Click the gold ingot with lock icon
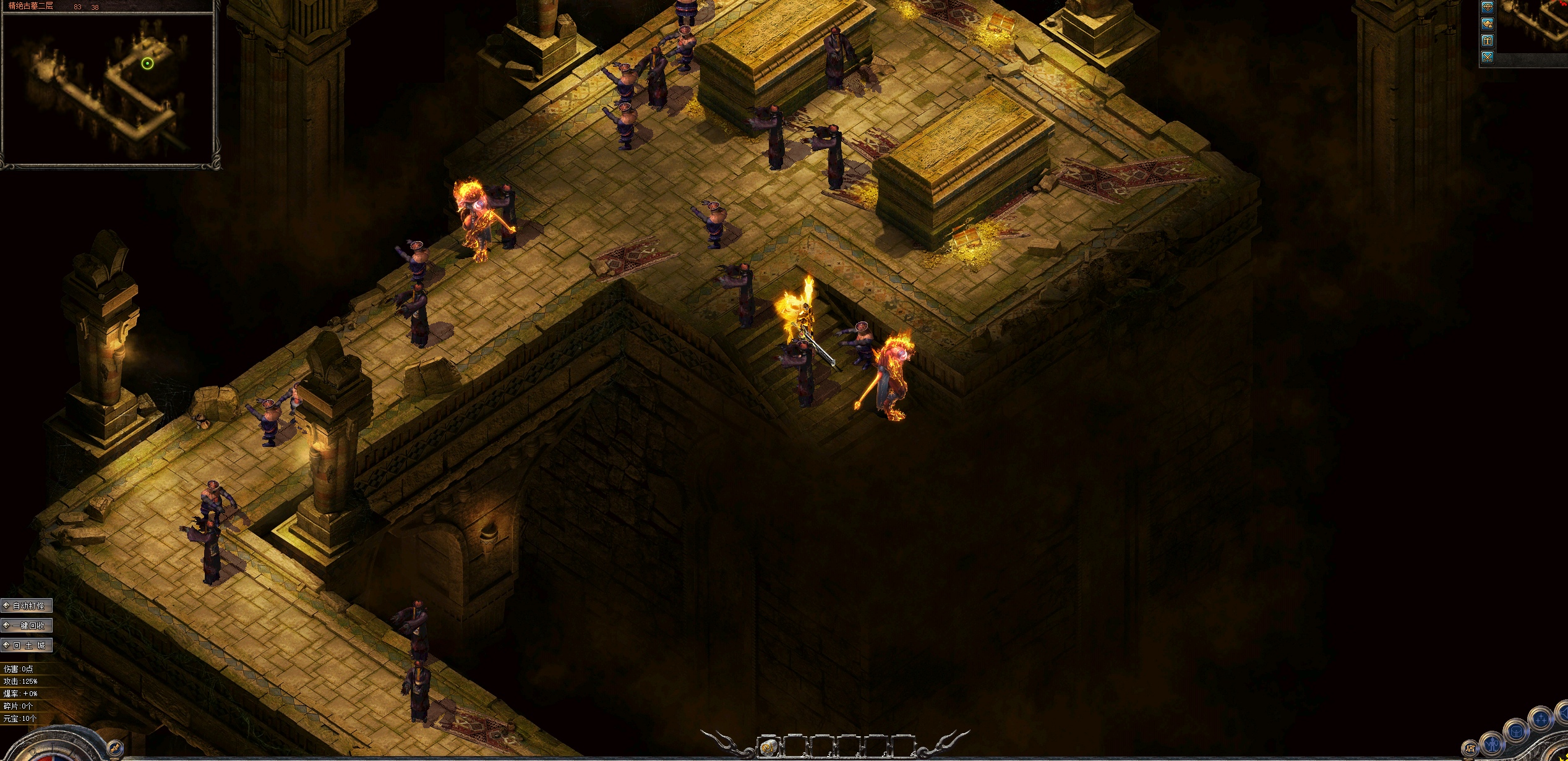The image size is (1568, 761). pos(1487,24)
